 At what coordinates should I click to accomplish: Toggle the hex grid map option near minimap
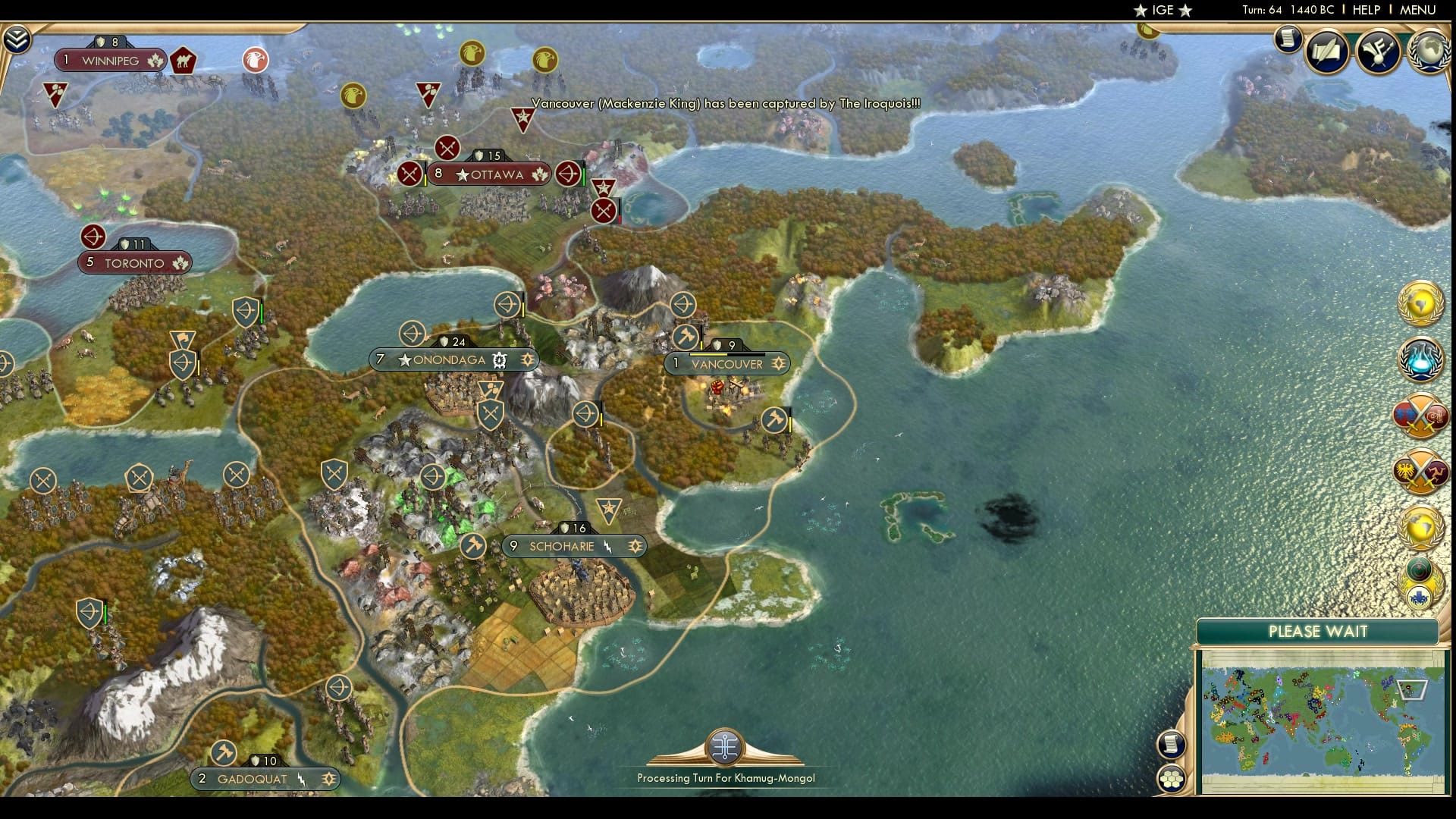pos(1172,777)
